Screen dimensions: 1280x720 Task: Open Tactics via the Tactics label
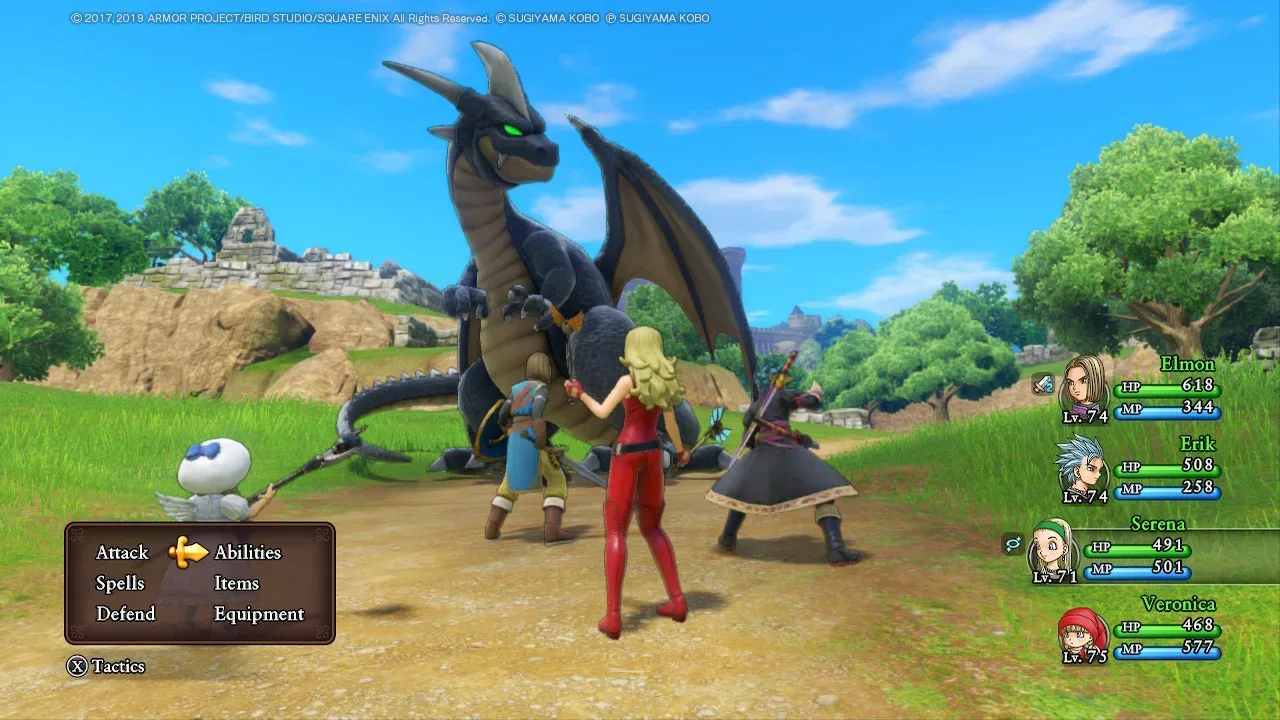(116, 667)
